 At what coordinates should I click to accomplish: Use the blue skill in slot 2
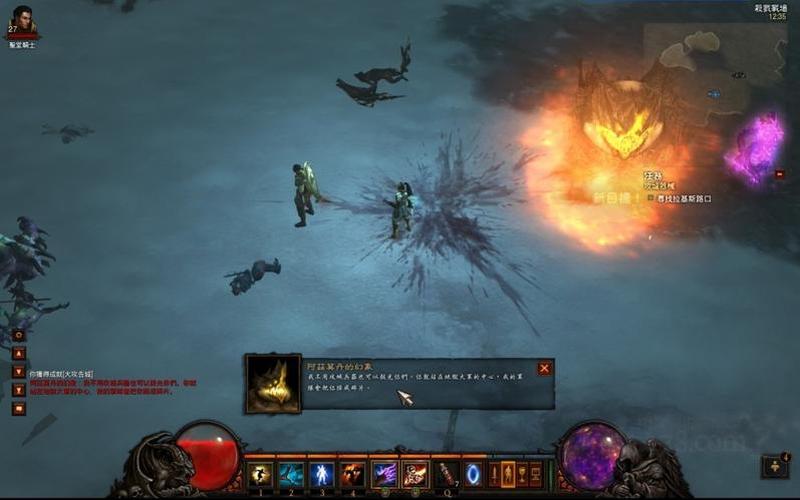291,474
